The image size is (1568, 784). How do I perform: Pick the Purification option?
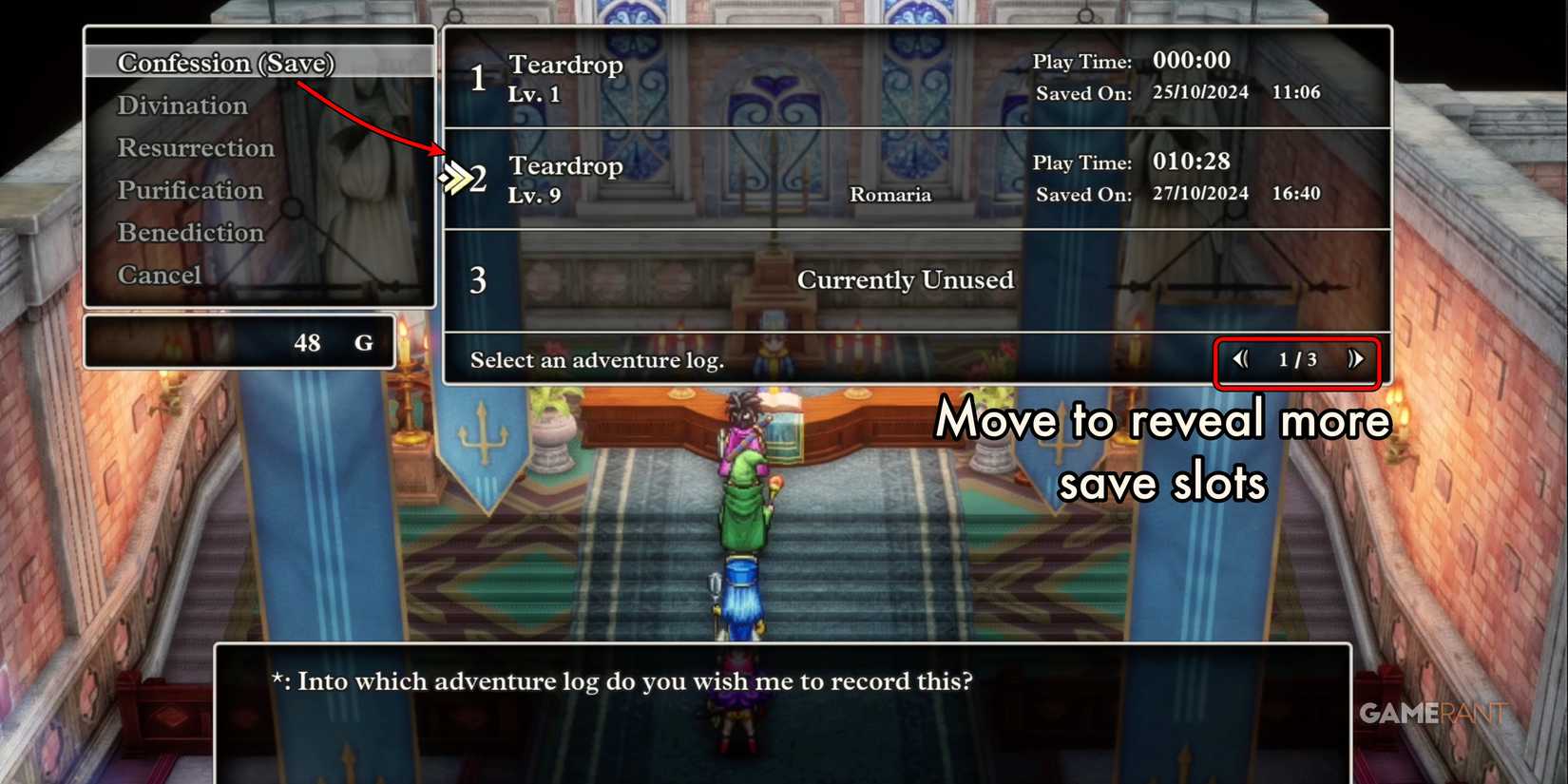tap(190, 189)
